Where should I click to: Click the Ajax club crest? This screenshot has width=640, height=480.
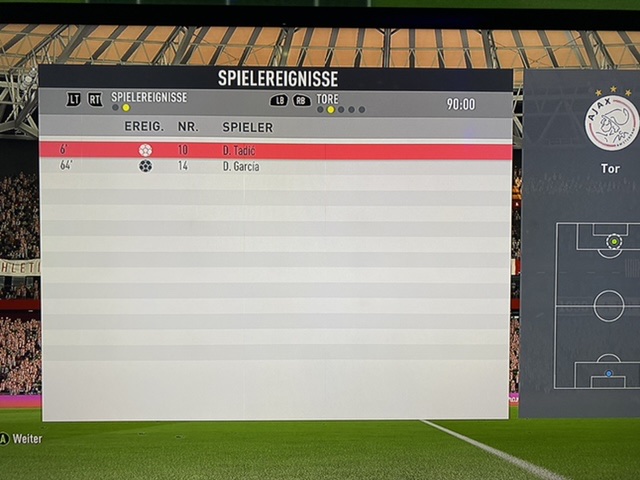pyautogui.click(x=611, y=122)
